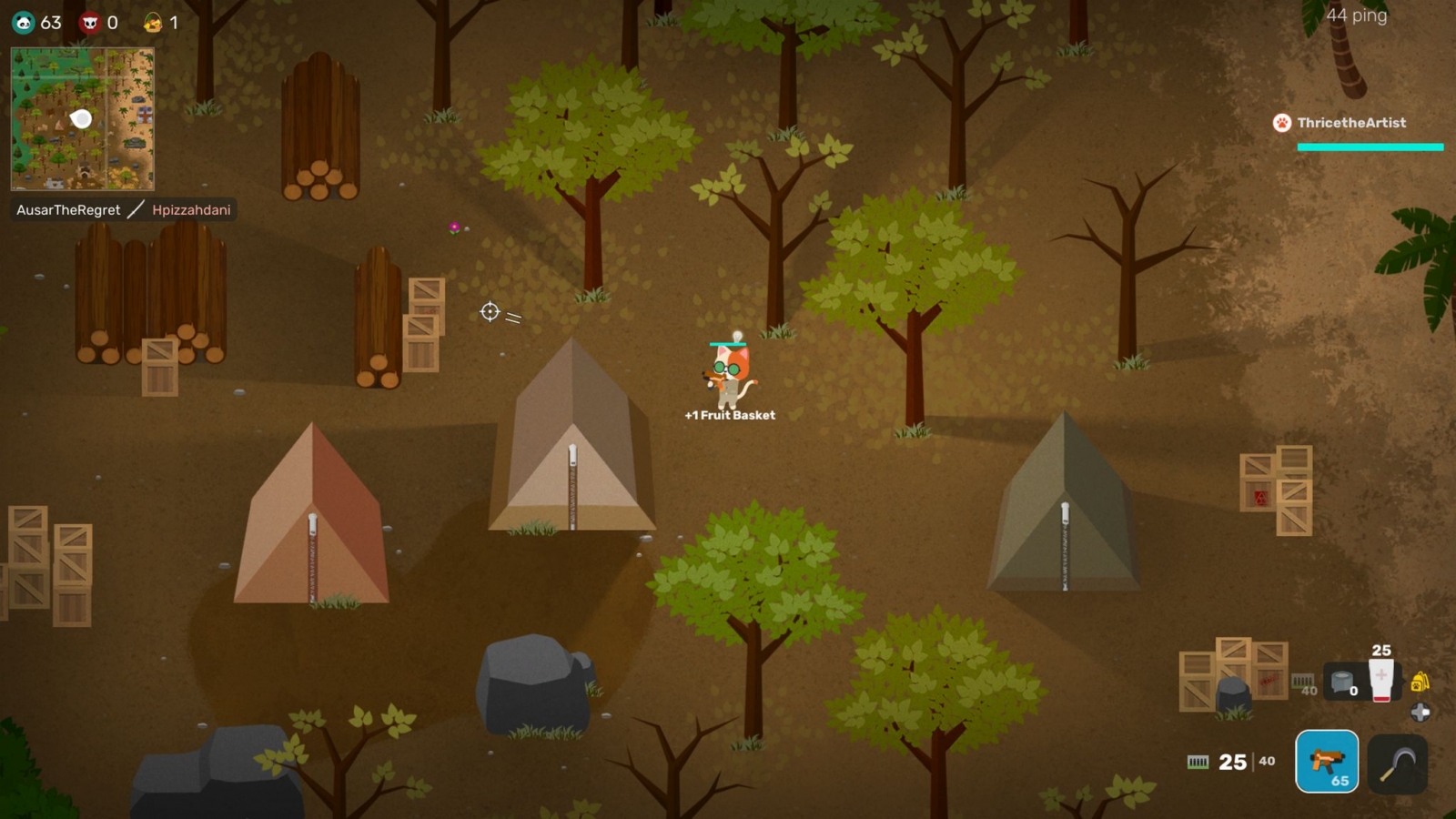Open the yellow paw backpack icon
The width and height of the screenshot is (1456, 819).
pos(1420,681)
